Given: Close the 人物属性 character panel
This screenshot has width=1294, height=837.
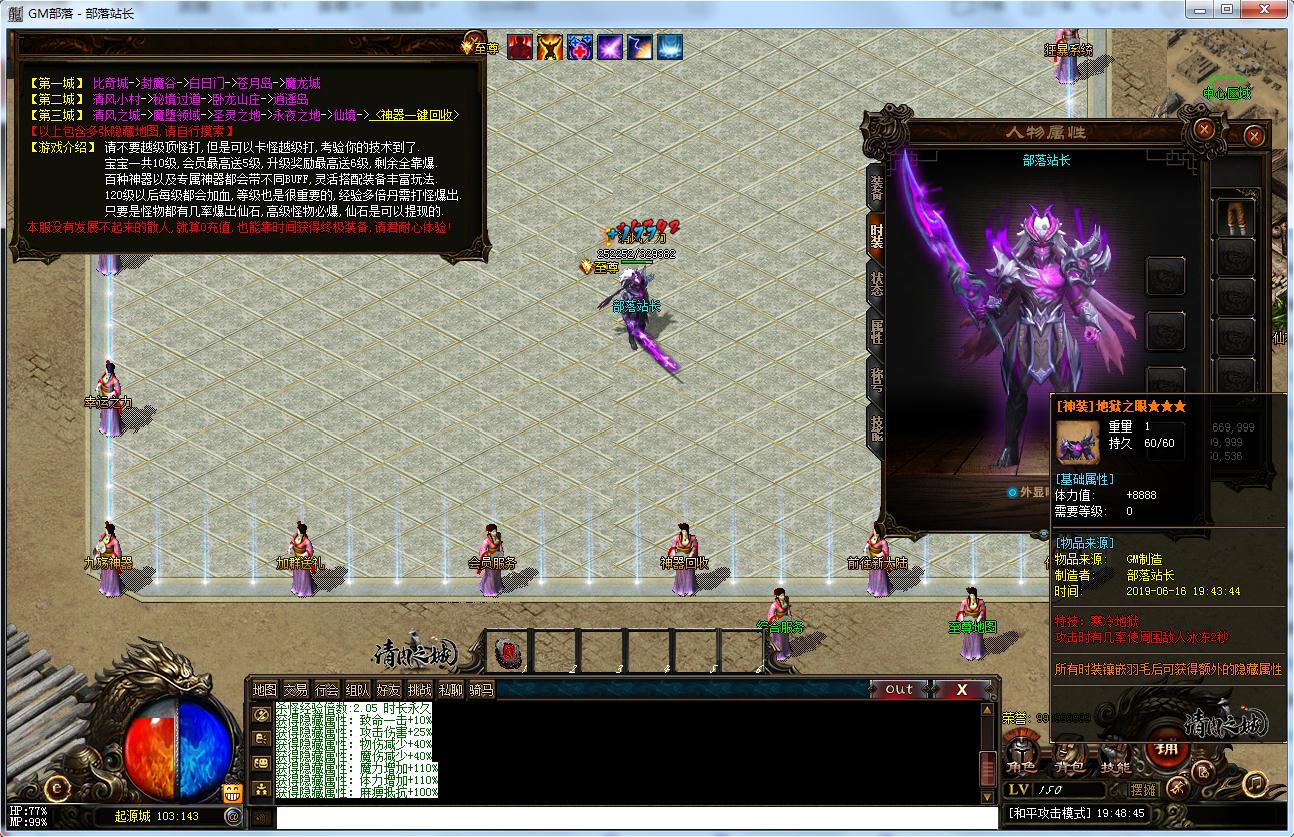Looking at the screenshot, I should (1204, 129).
